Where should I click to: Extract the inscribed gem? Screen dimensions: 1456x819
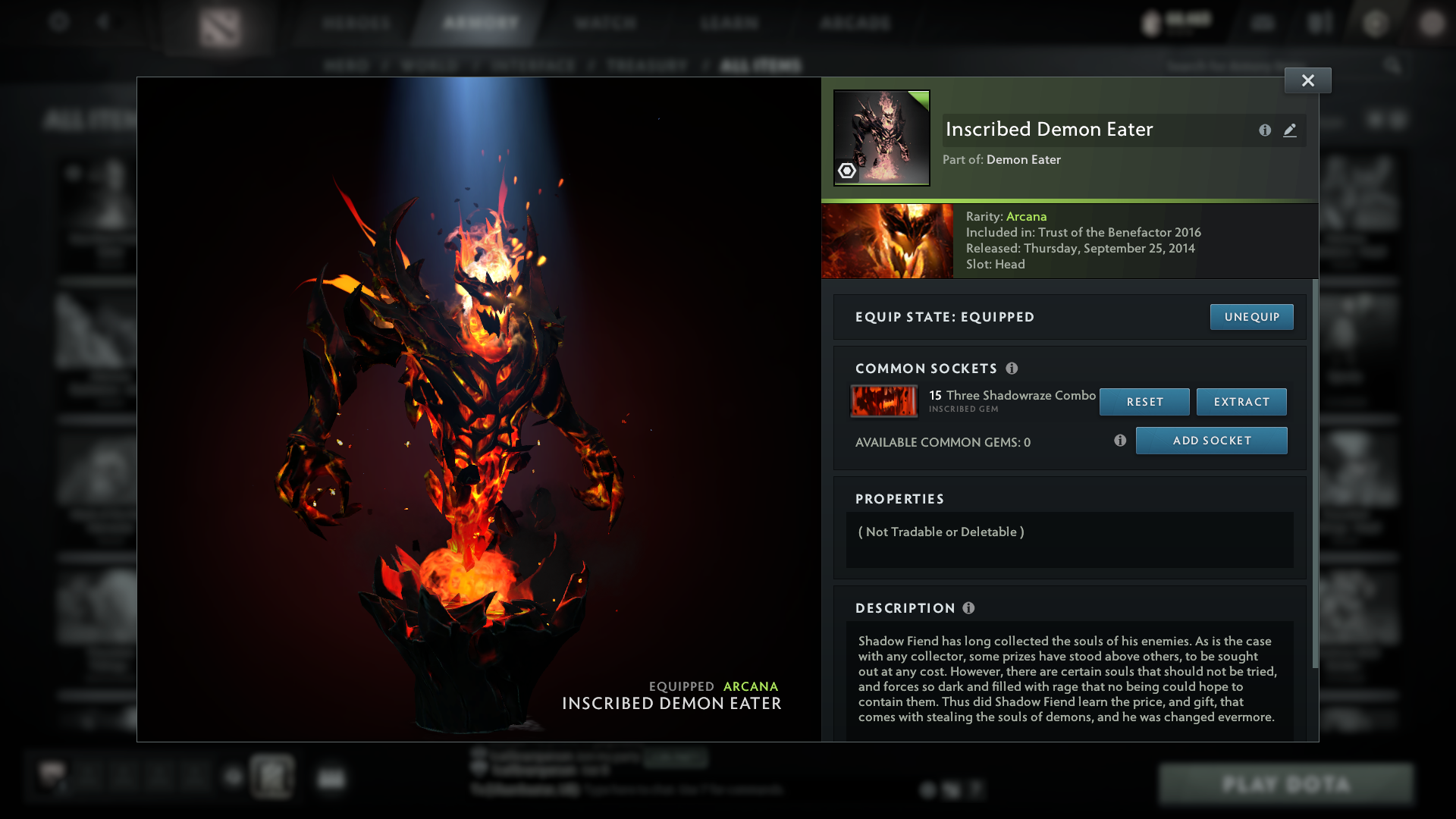[1241, 402]
